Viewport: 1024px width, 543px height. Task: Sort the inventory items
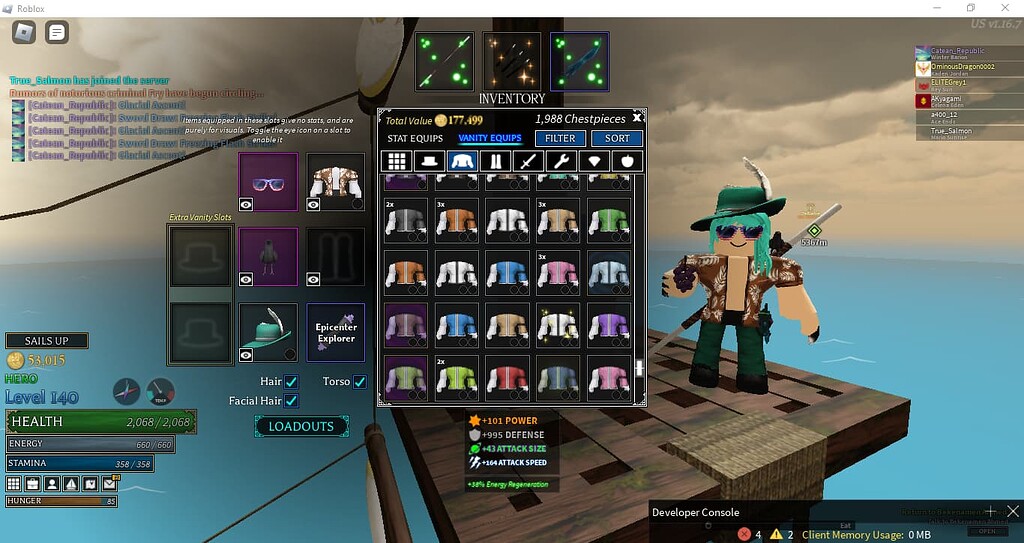617,138
